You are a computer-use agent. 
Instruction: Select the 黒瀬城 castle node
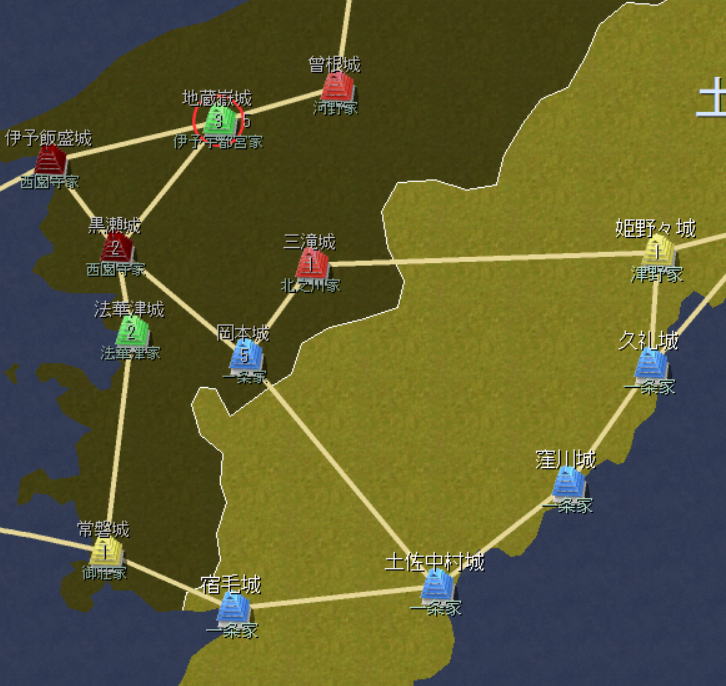[x=116, y=247]
